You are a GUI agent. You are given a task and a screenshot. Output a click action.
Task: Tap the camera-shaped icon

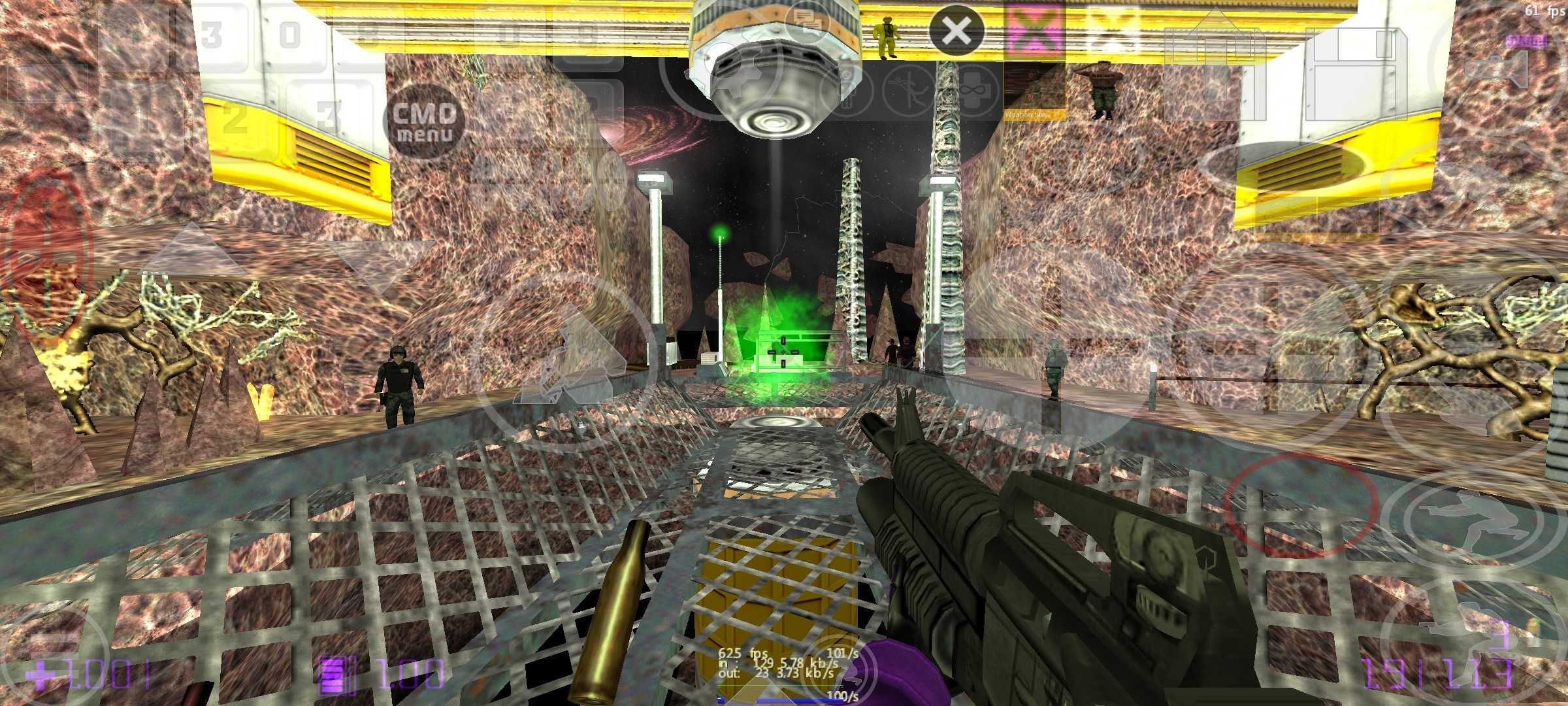pyautogui.click(x=1497, y=69)
